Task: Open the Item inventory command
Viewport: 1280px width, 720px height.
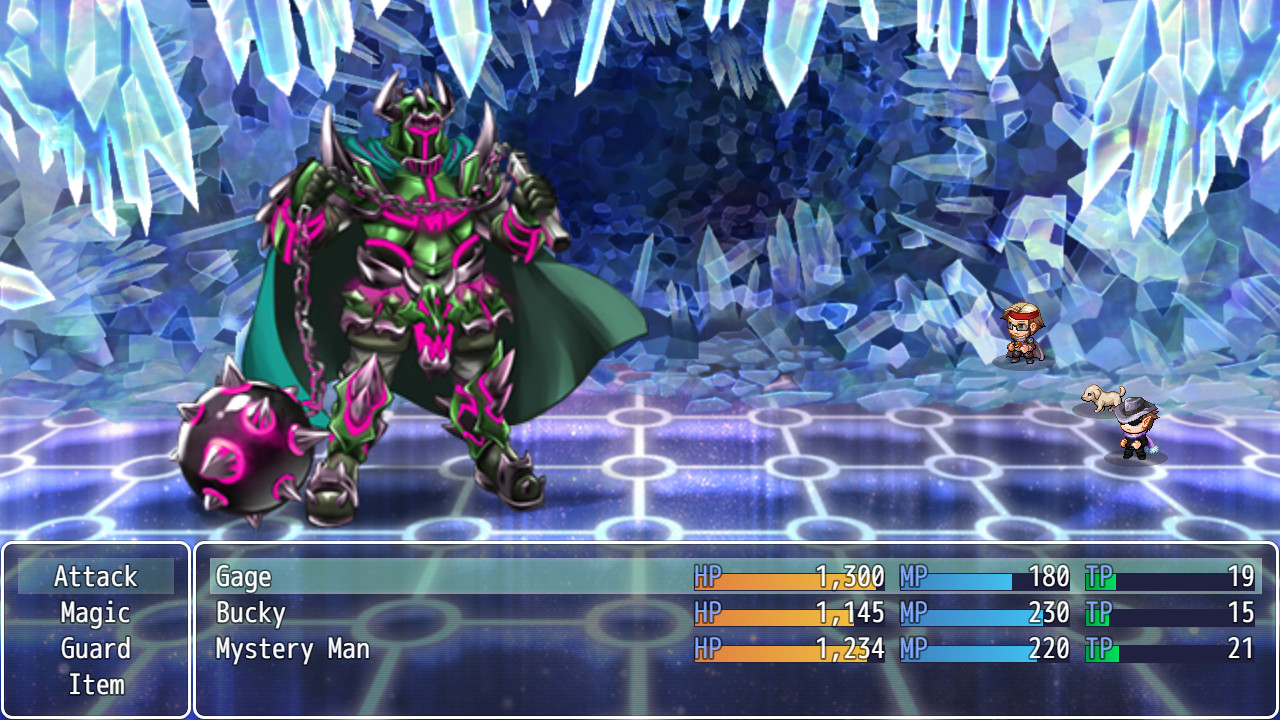Action: pos(97,685)
